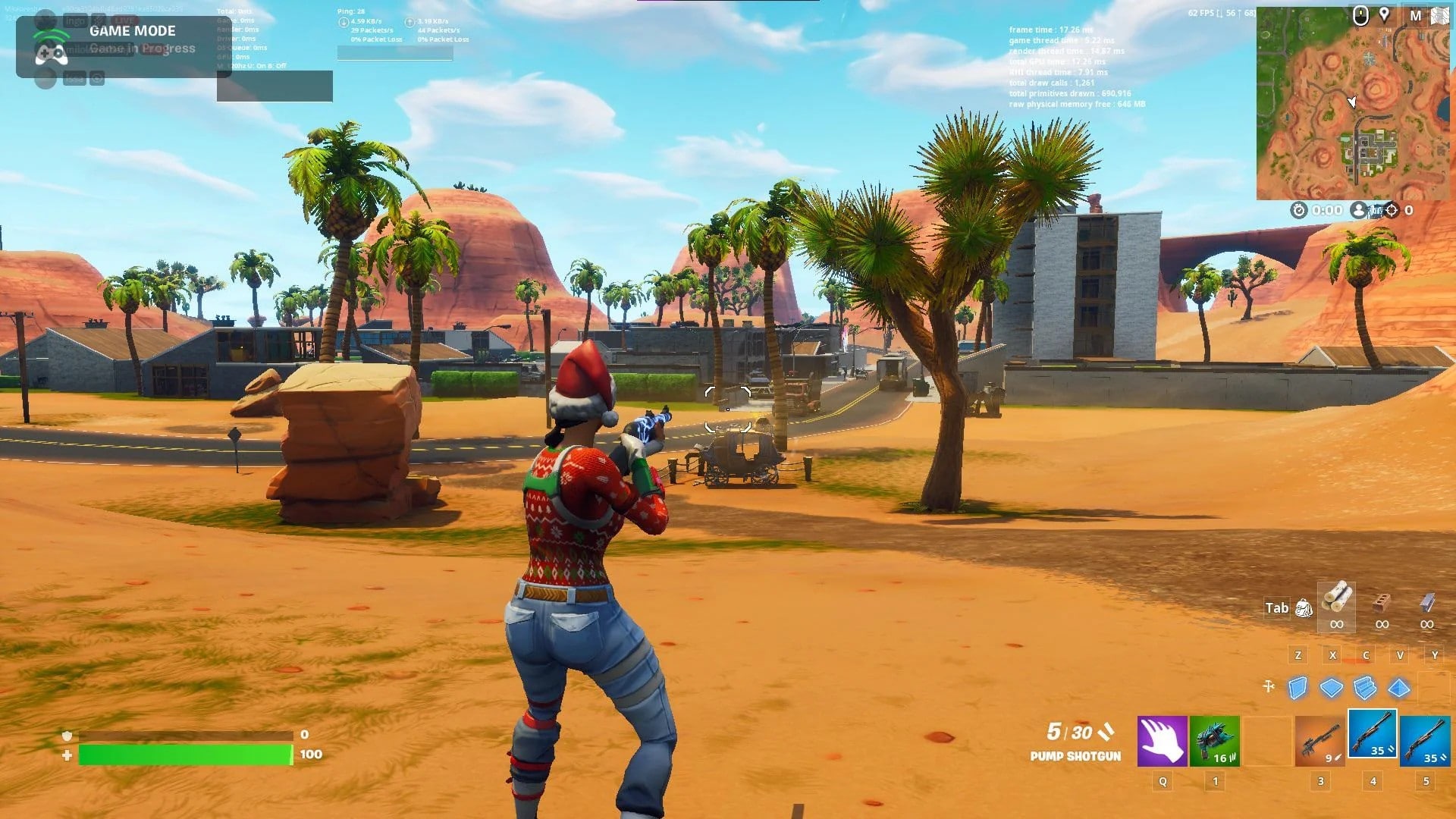Click the wood materials icon

coord(1336,601)
